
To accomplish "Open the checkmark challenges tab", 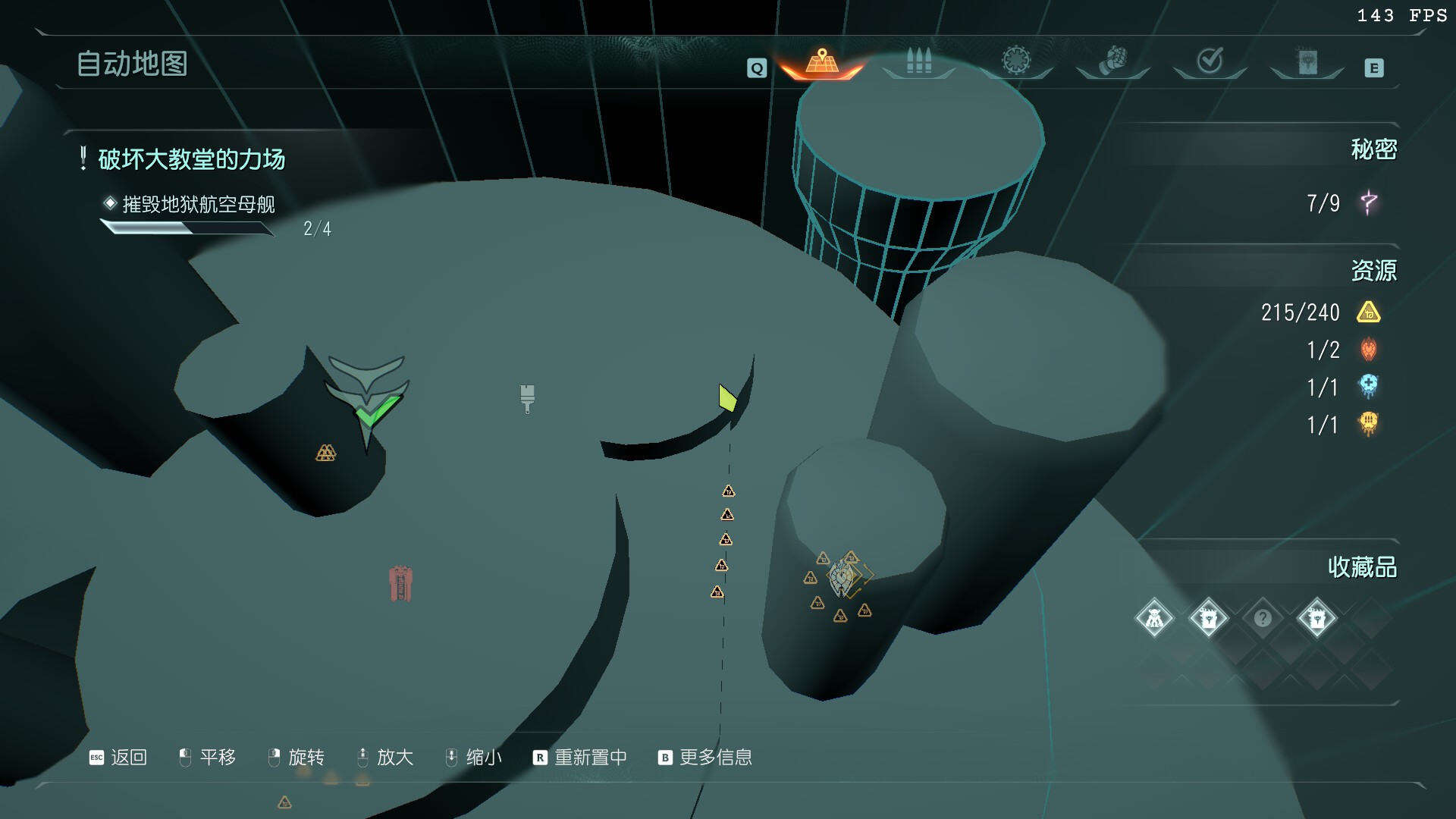I will (x=1210, y=60).
